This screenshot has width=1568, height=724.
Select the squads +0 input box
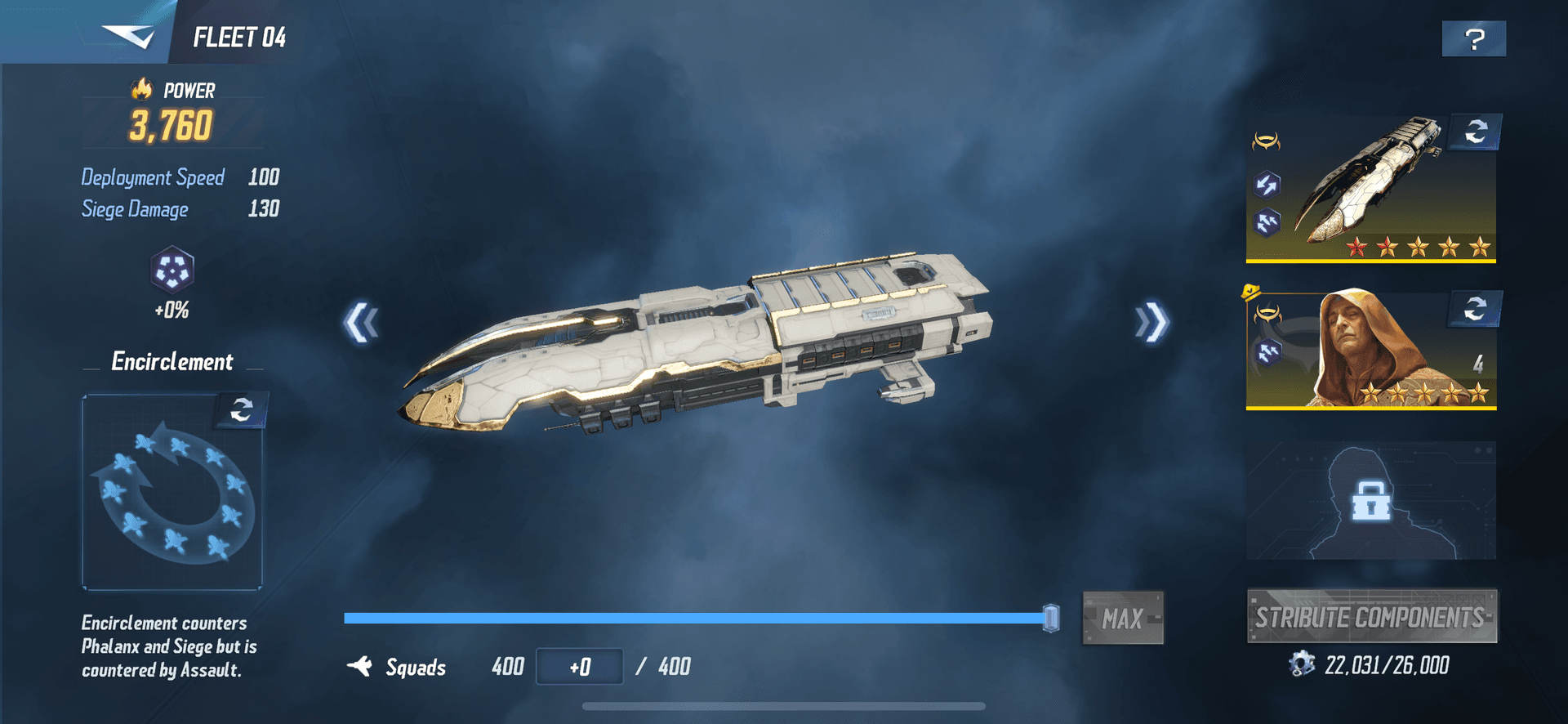click(579, 667)
